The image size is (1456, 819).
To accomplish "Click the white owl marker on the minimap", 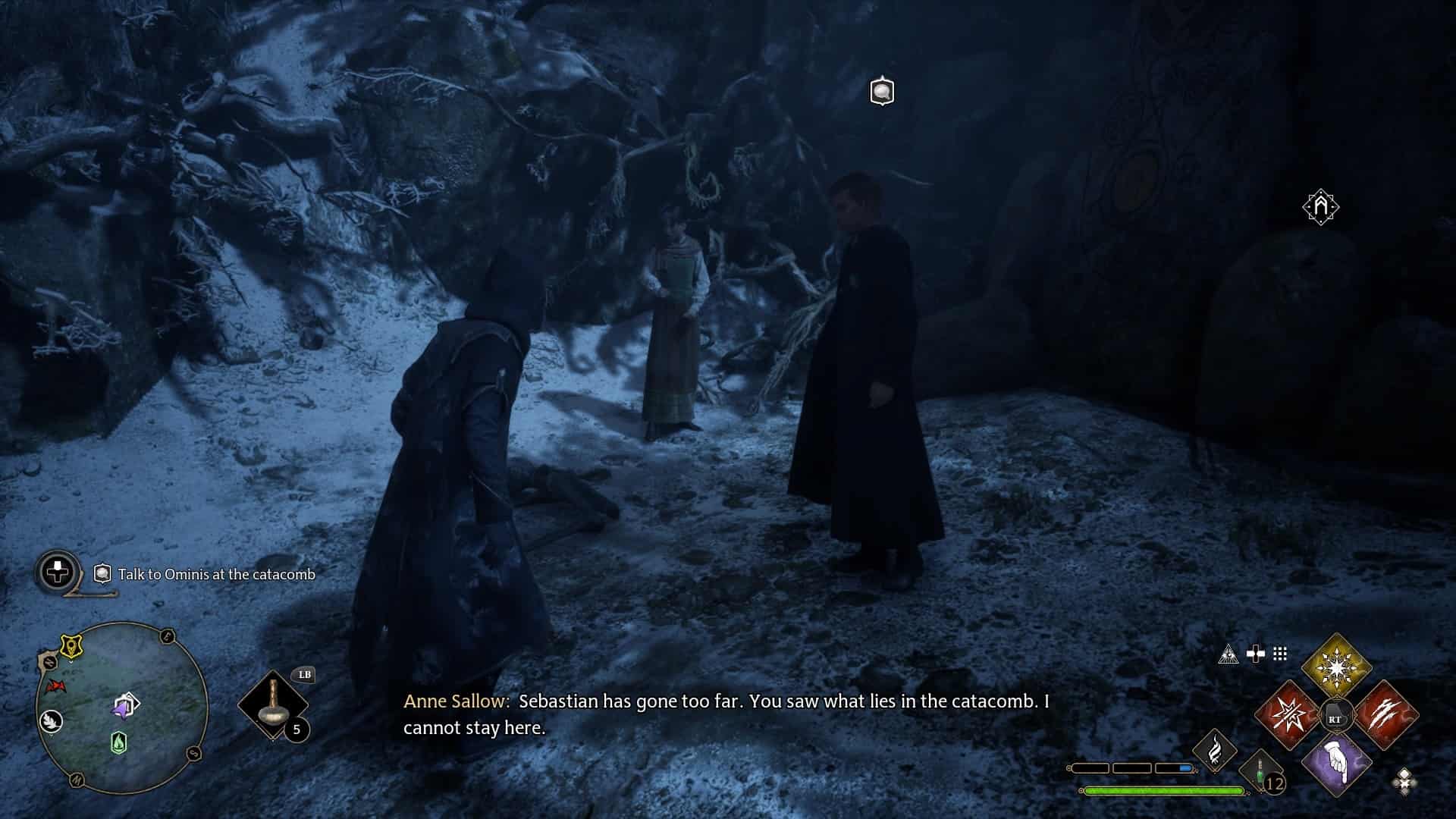I will click(x=51, y=721).
